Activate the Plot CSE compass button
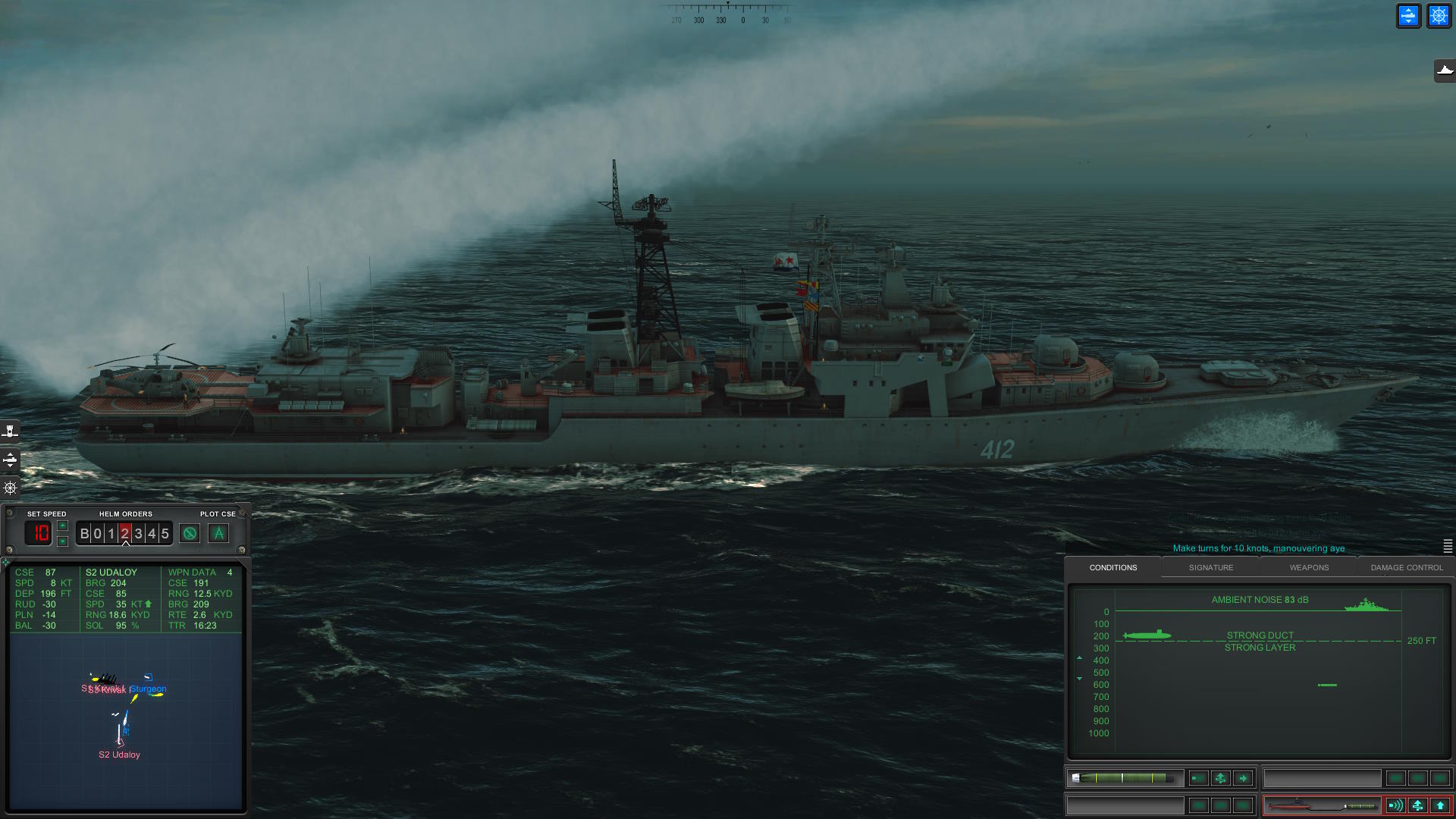The height and width of the screenshot is (819, 1456). click(218, 534)
